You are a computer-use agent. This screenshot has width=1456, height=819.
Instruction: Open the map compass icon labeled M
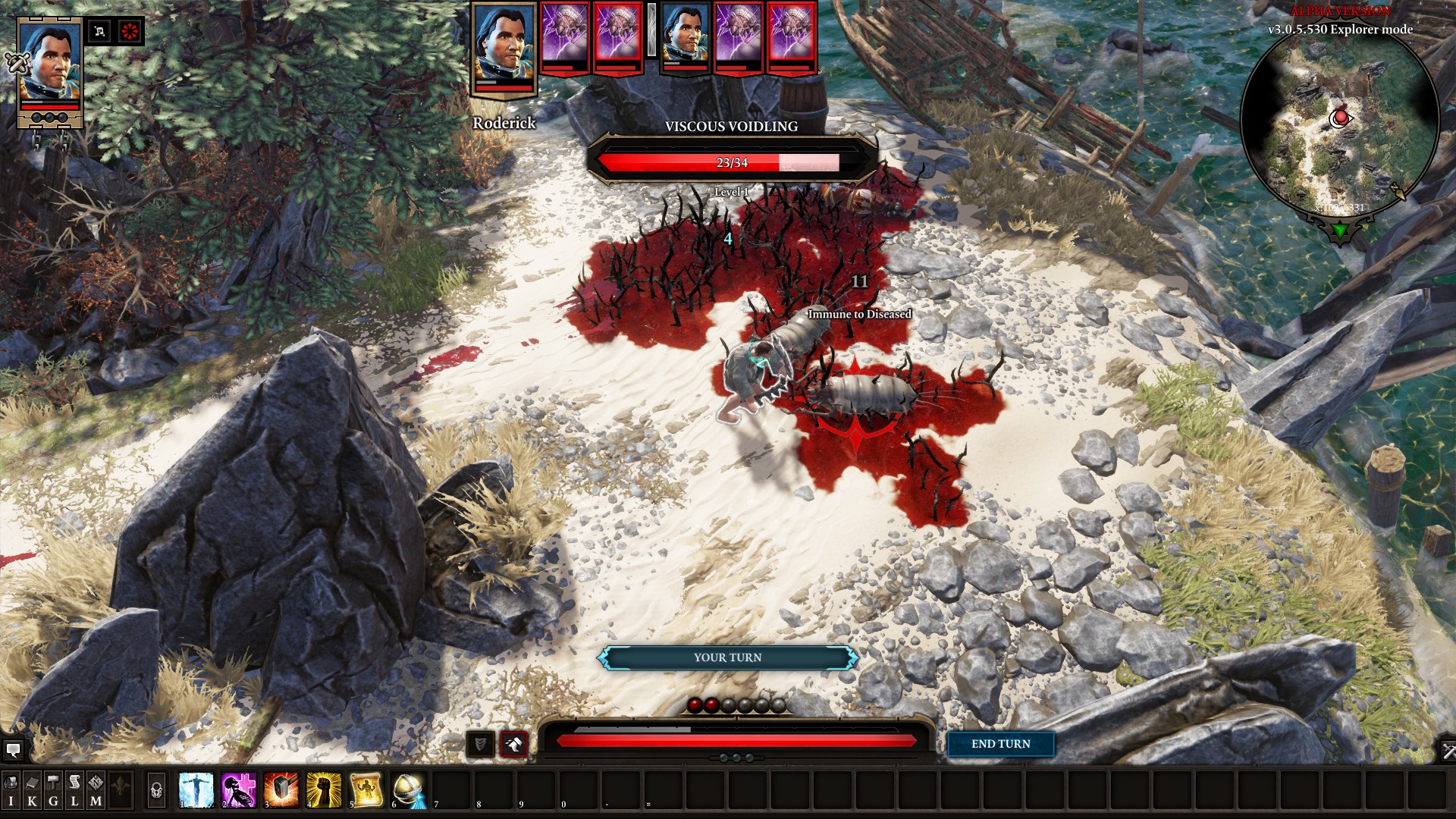(x=96, y=789)
